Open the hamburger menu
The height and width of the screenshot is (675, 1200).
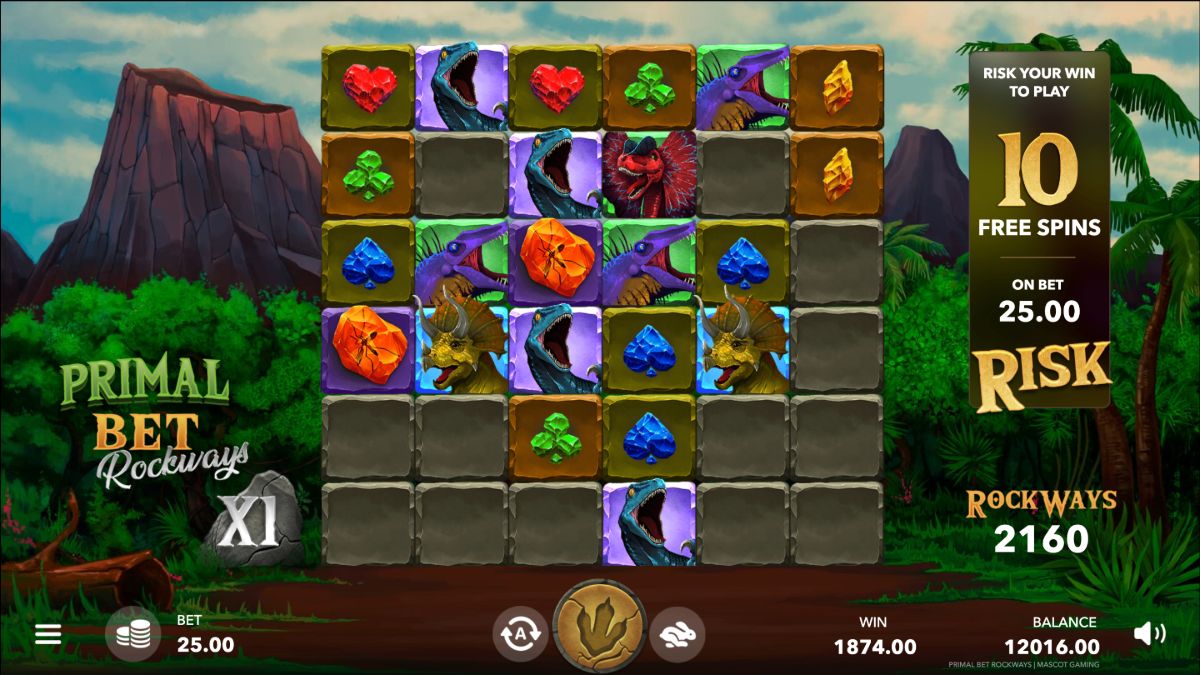click(48, 634)
